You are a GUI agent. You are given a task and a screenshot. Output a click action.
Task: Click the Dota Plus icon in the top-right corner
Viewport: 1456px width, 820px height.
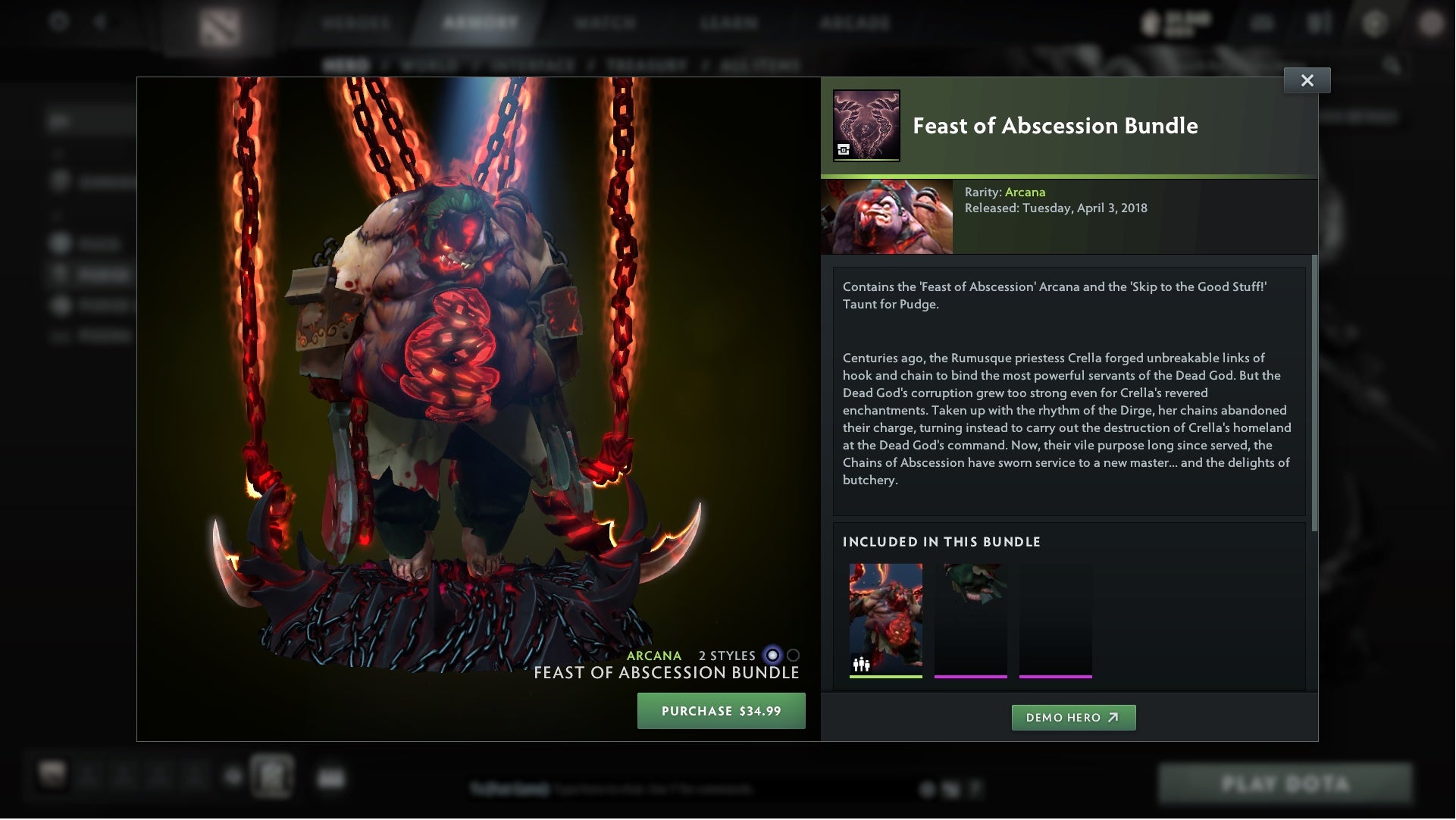point(1374,22)
